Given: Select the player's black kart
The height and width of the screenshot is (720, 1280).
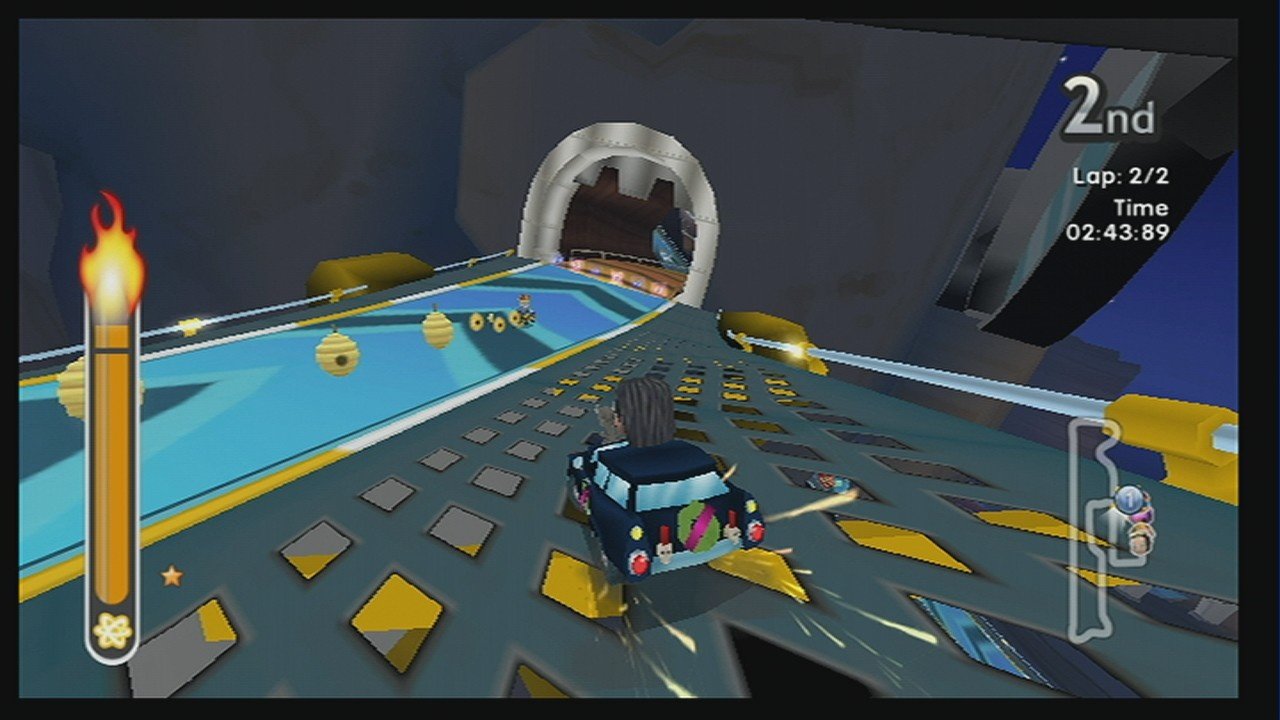Looking at the screenshot, I should pyautogui.click(x=665, y=510).
